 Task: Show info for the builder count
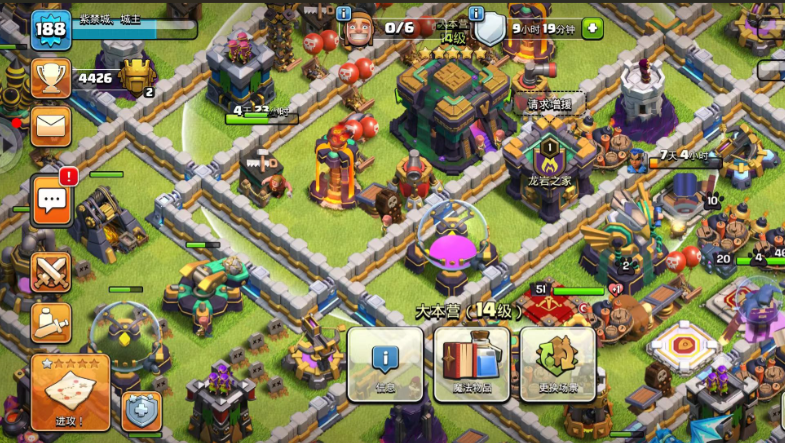[x=344, y=14]
